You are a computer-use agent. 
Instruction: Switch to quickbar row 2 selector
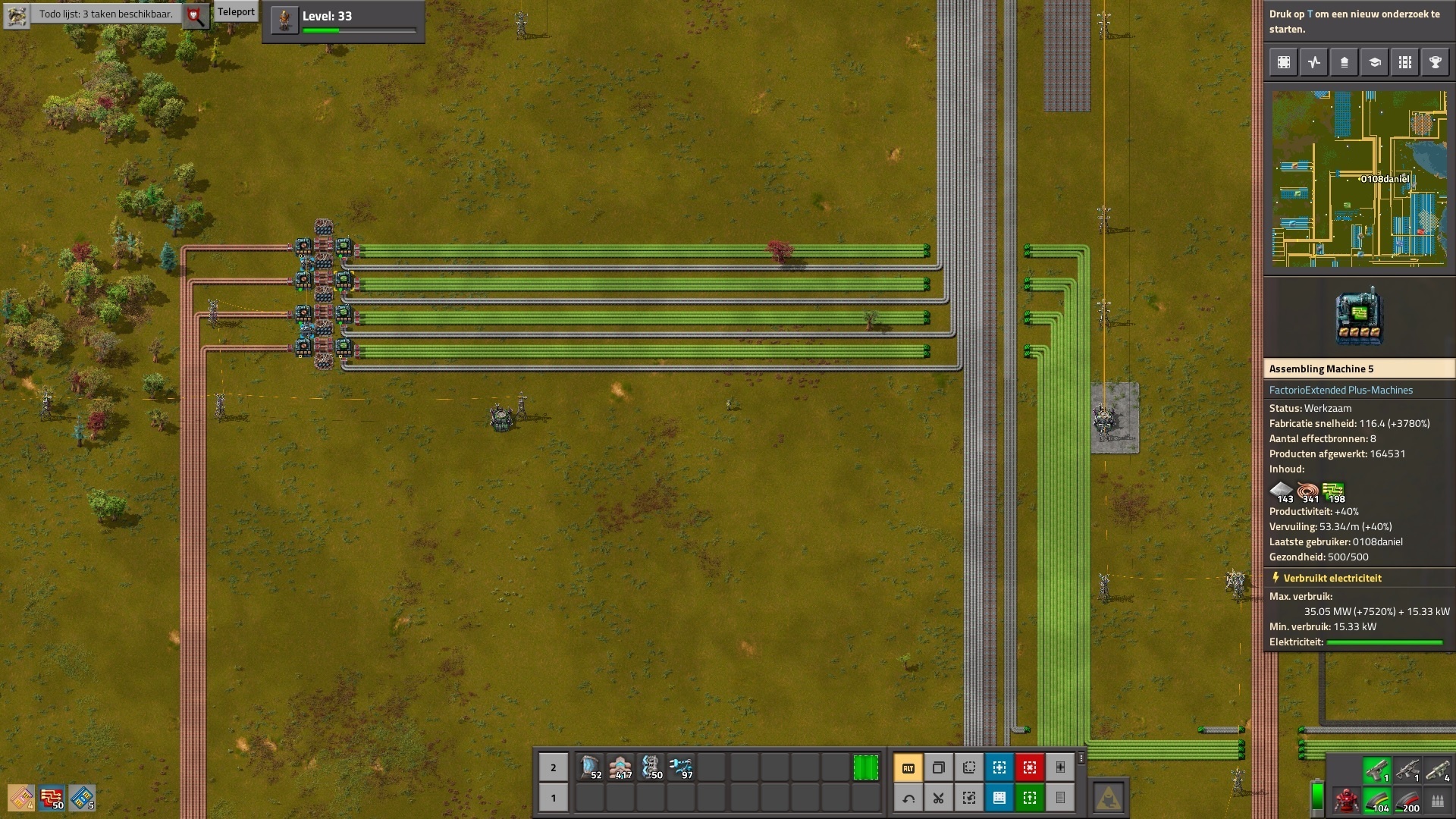[x=553, y=767]
